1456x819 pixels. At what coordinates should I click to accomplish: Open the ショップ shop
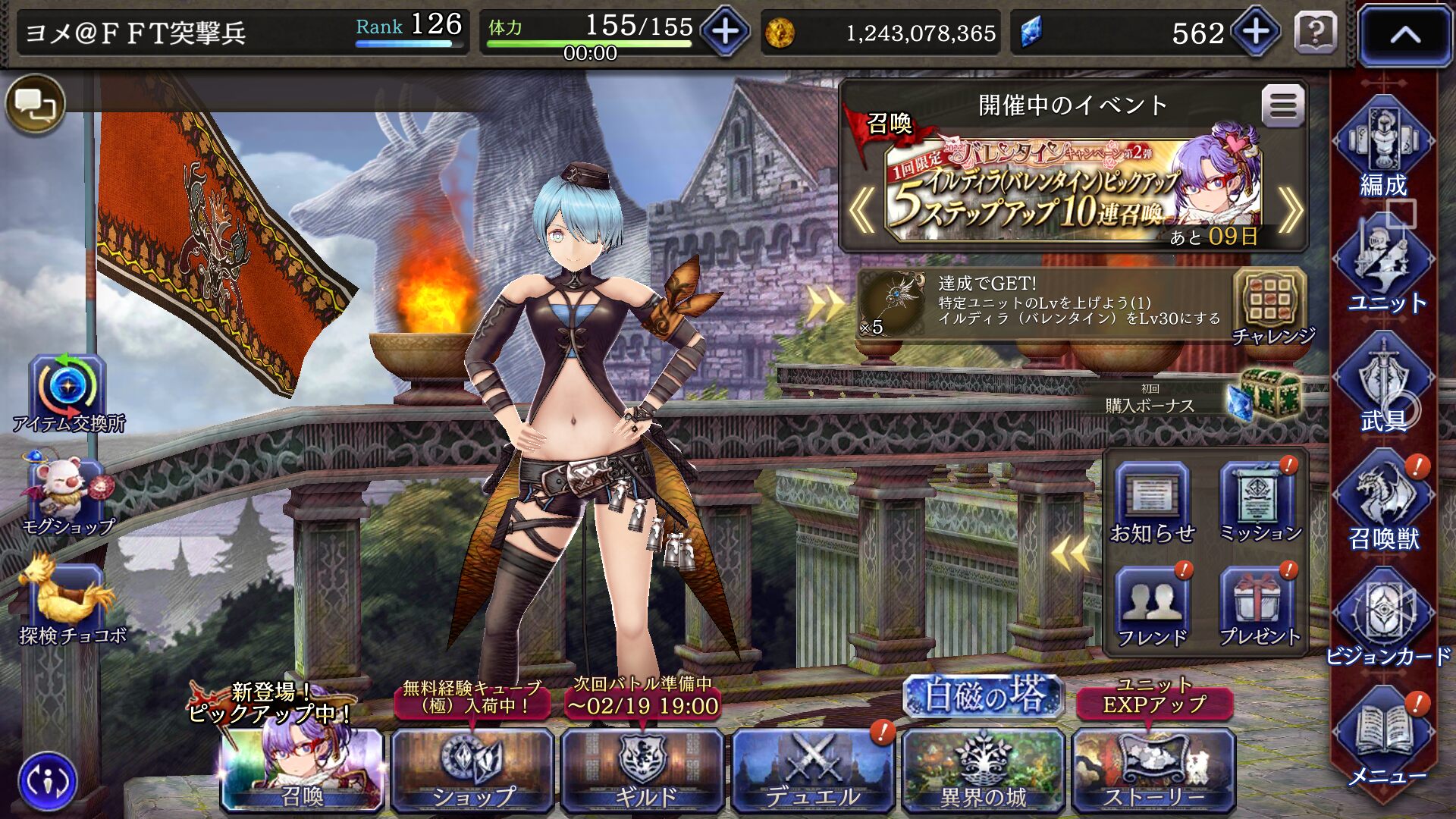click(472, 769)
